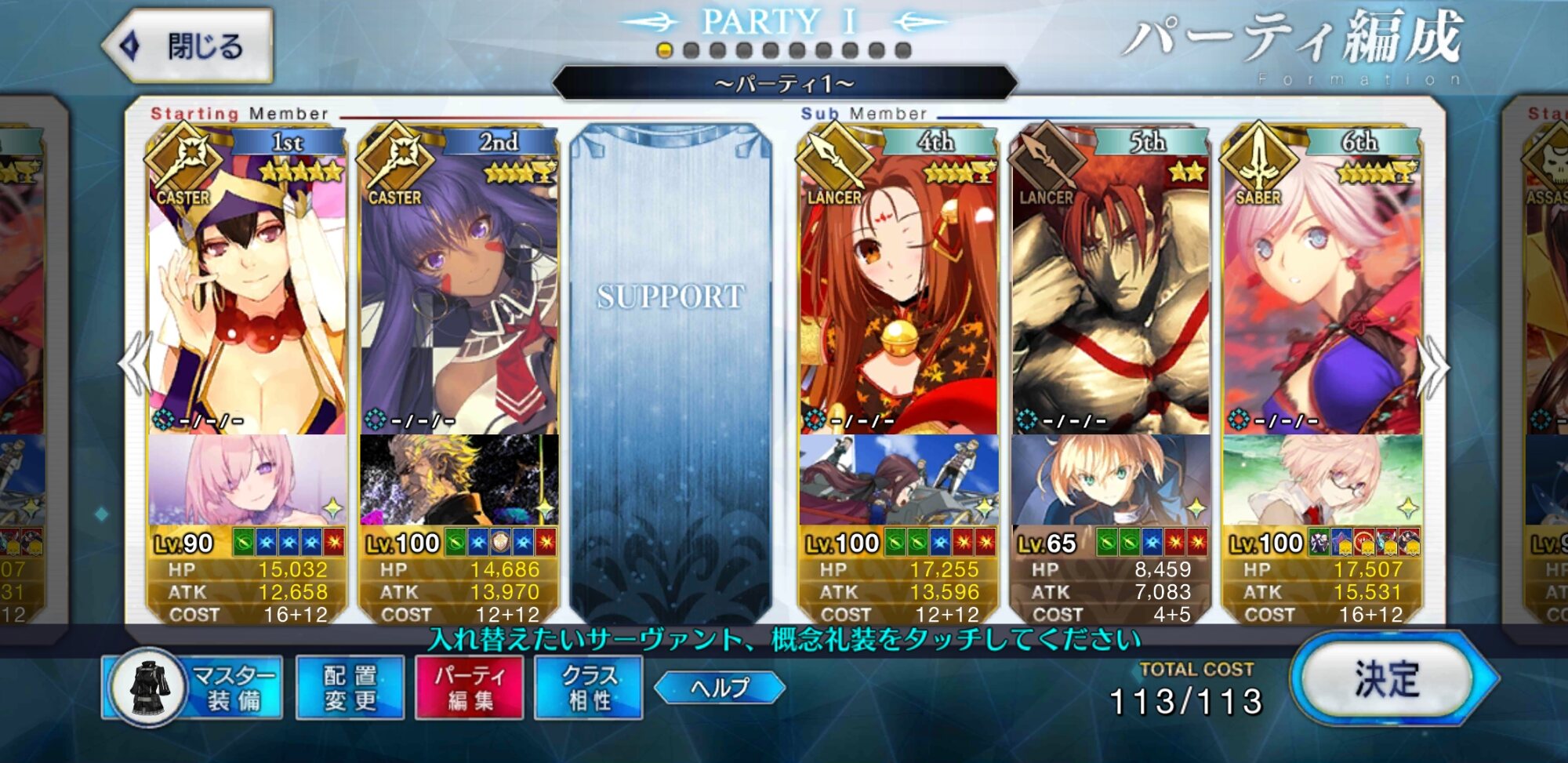Show クラス相性 class affinity chart
The width and height of the screenshot is (1568, 763).
click(x=588, y=688)
